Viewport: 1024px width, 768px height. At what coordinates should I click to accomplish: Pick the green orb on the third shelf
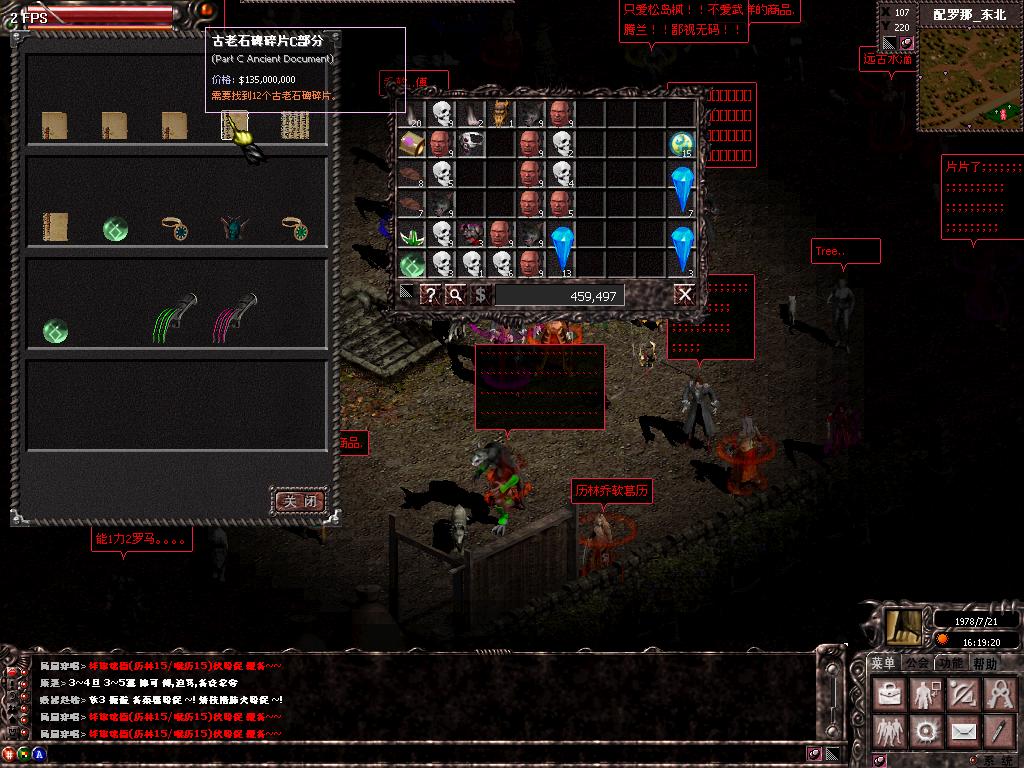pyautogui.click(x=55, y=330)
